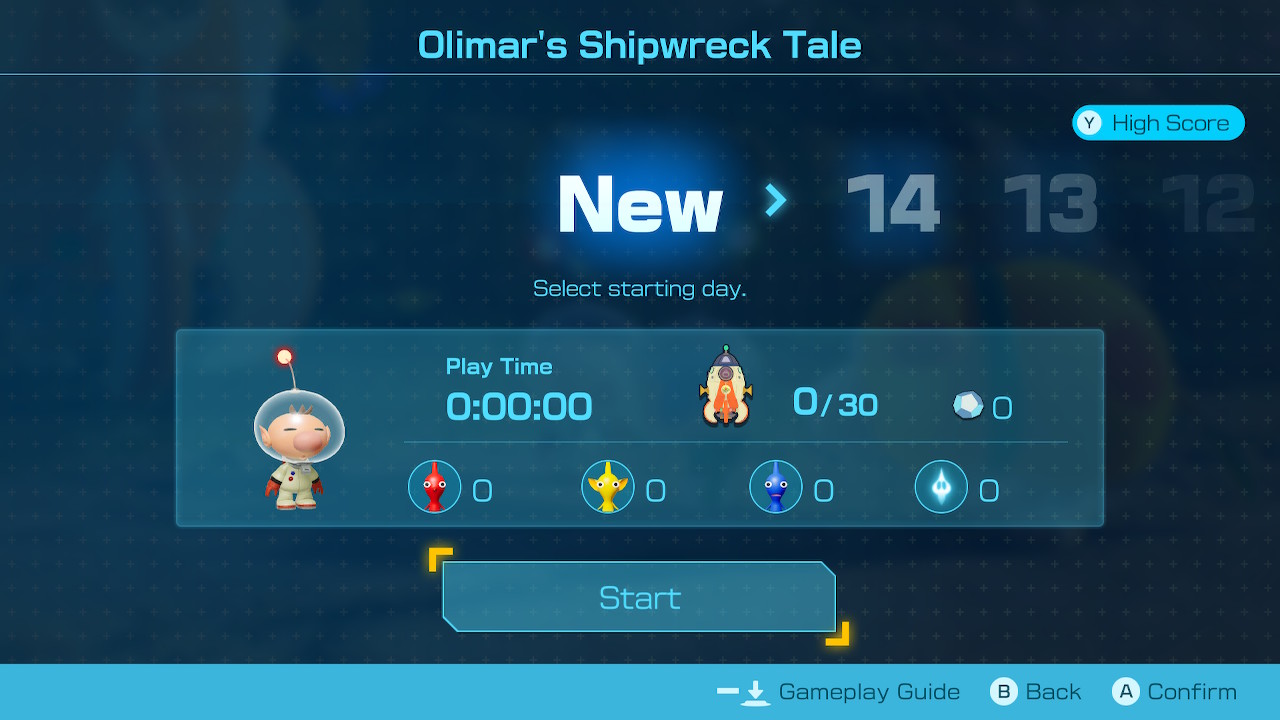Select the blue Pikmin counter icon
Screen dimensions: 1280x720
coord(776,488)
